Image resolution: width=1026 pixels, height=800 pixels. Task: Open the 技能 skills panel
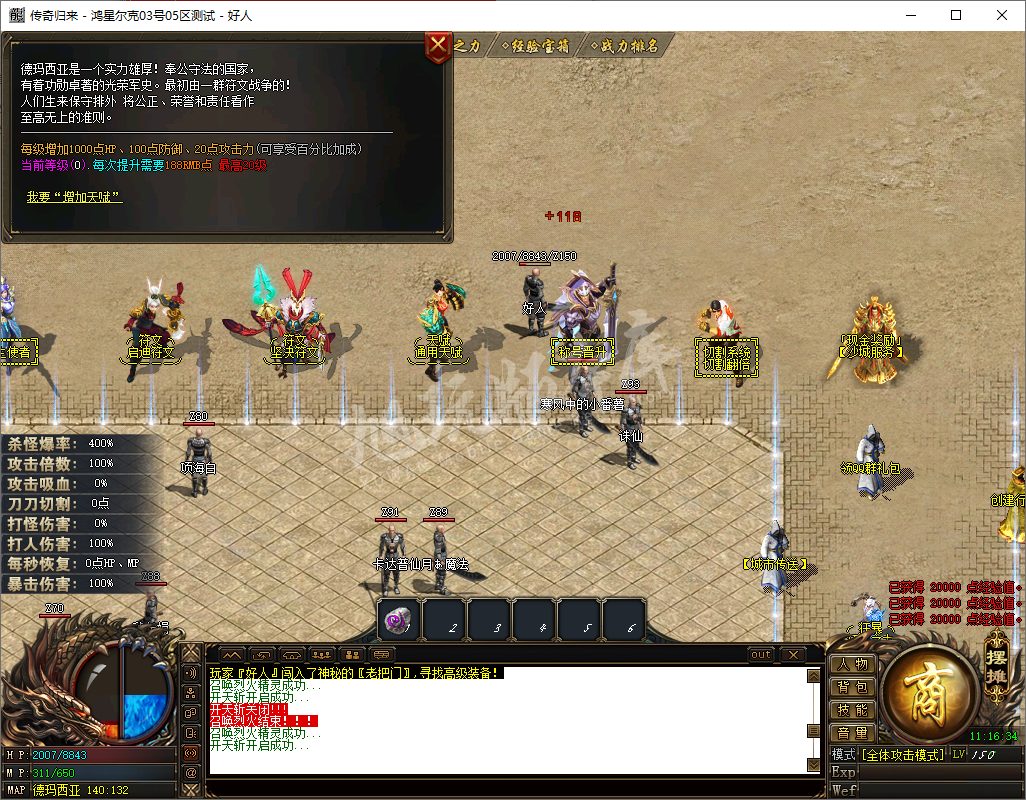coord(852,710)
